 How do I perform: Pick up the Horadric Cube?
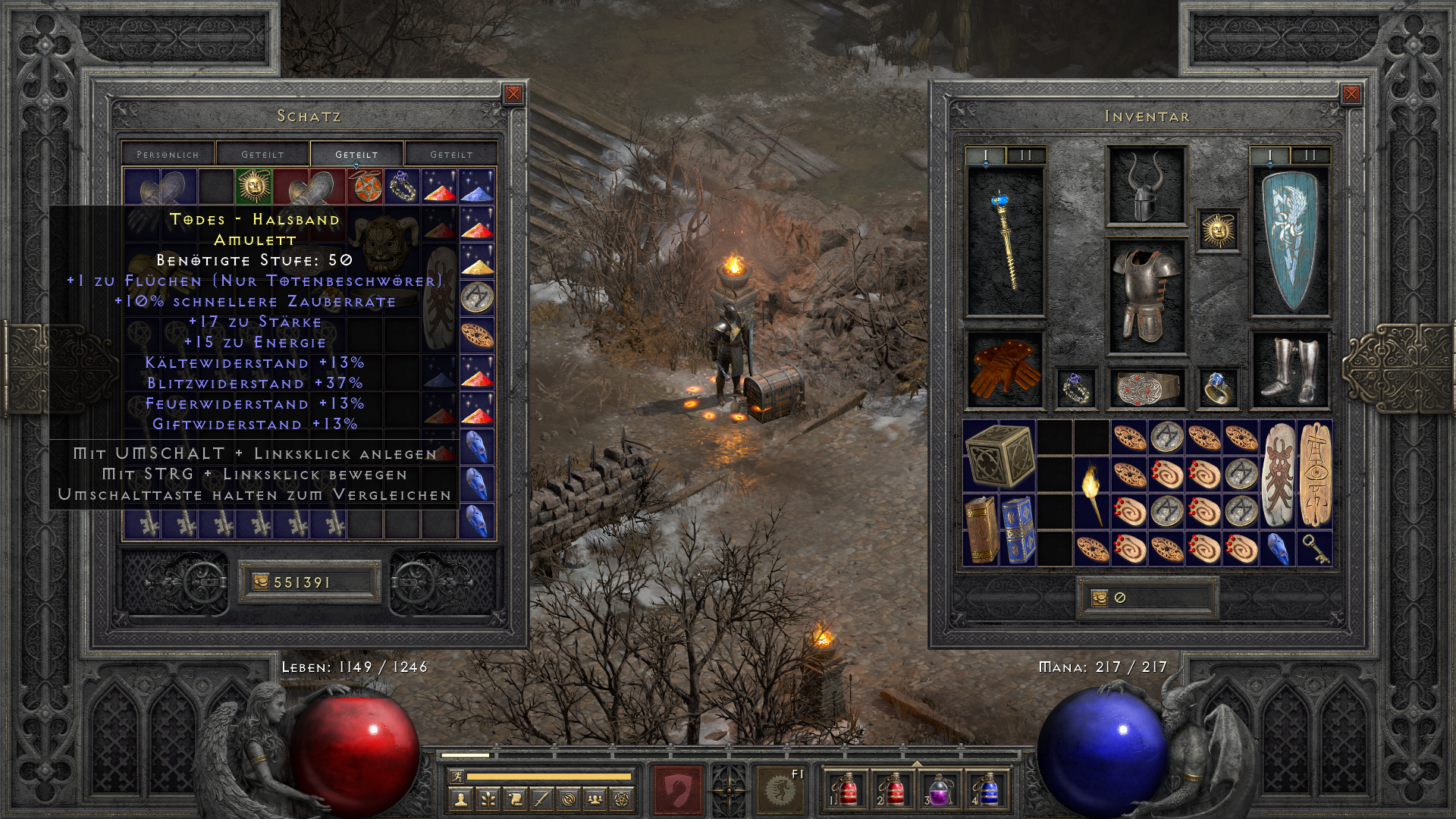[x=999, y=456]
